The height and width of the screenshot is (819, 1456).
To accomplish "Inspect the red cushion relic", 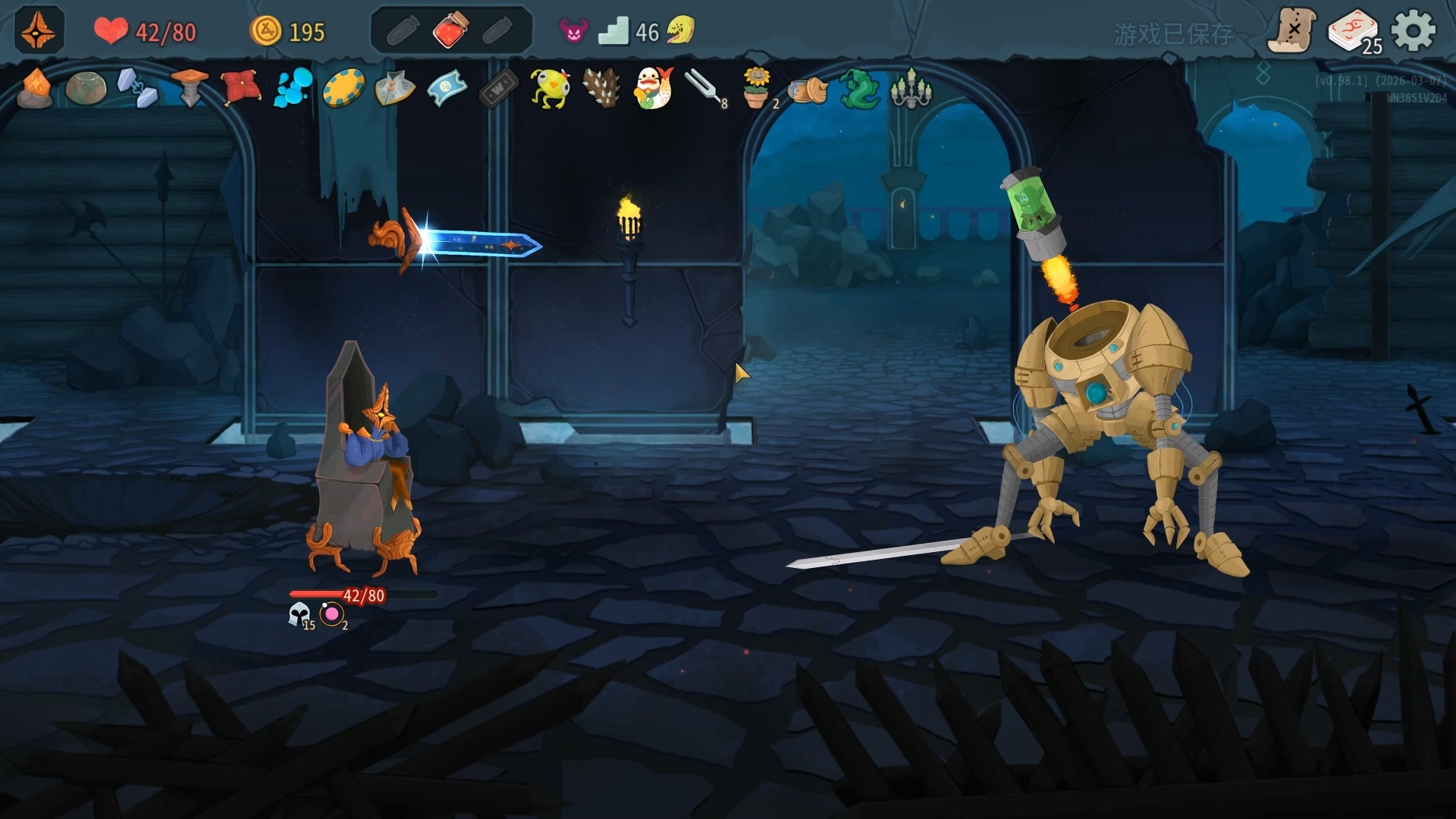I will (x=240, y=87).
